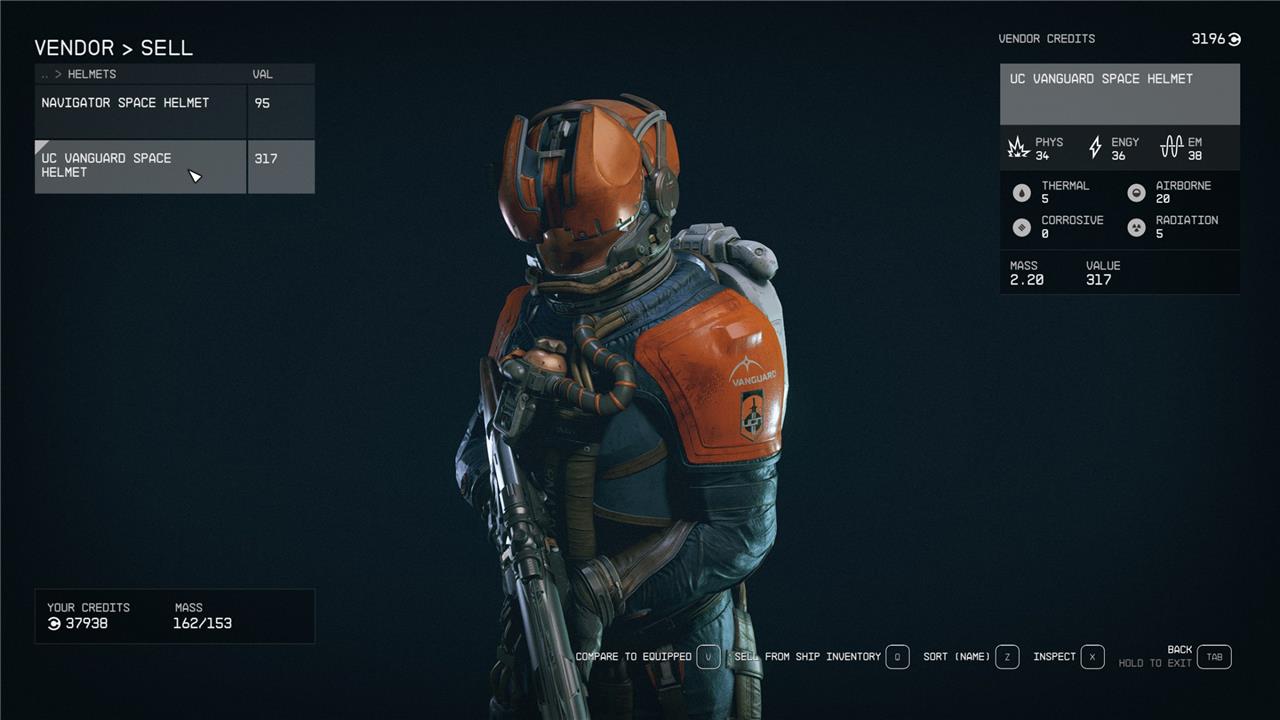Sell the UC Vanguard Space Helmet
The width and height of the screenshot is (1280, 720).
(140, 166)
